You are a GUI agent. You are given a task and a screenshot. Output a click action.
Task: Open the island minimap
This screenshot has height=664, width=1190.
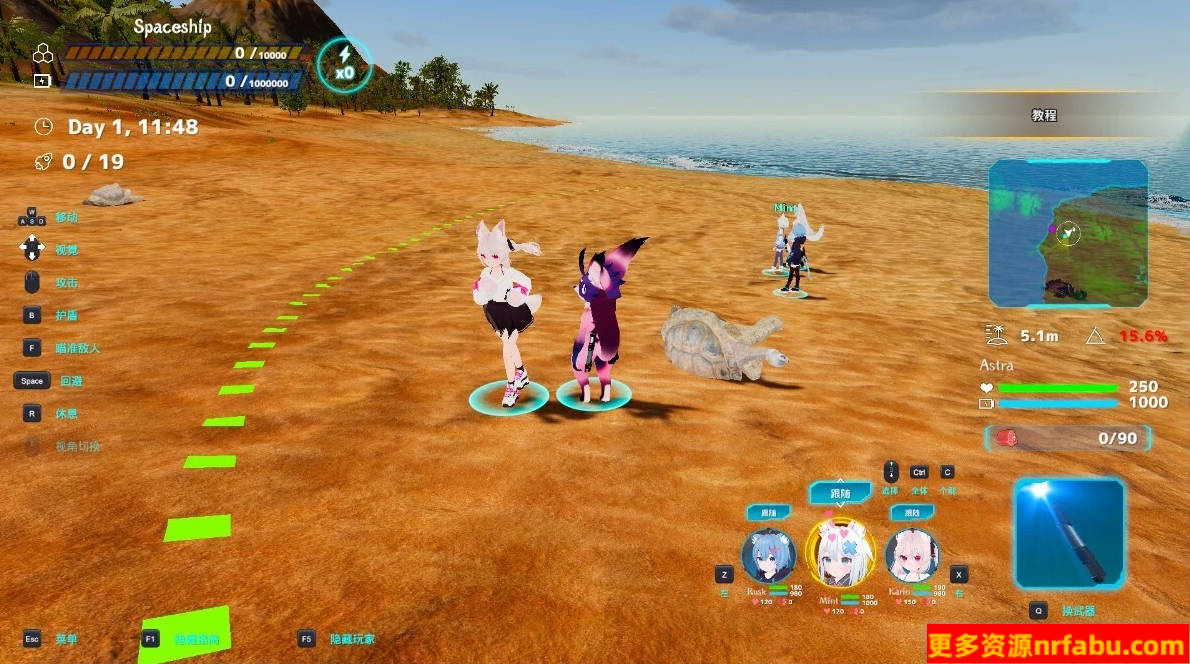pos(1068,234)
